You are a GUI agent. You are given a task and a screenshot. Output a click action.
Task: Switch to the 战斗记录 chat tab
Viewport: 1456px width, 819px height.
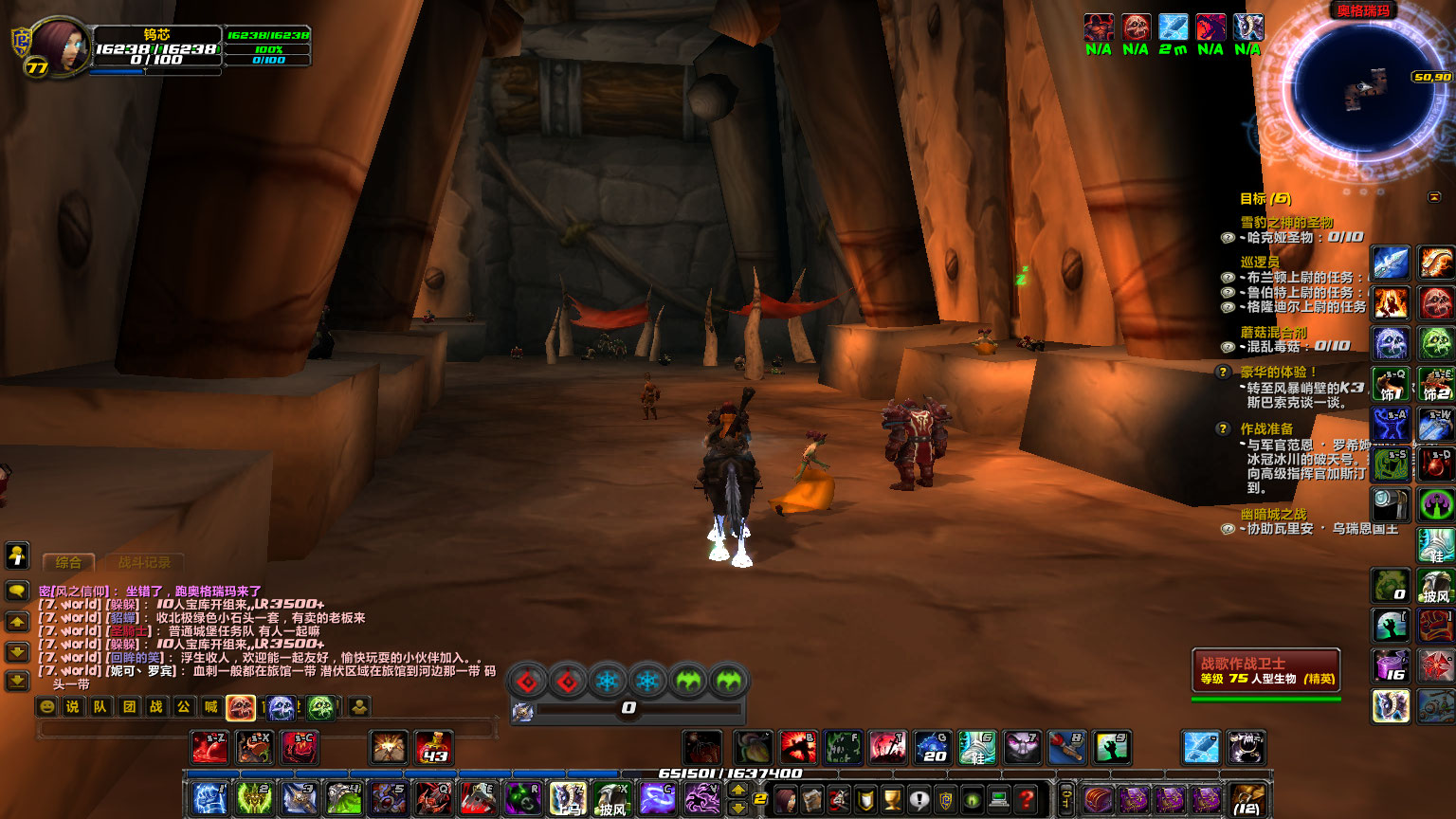coord(147,563)
